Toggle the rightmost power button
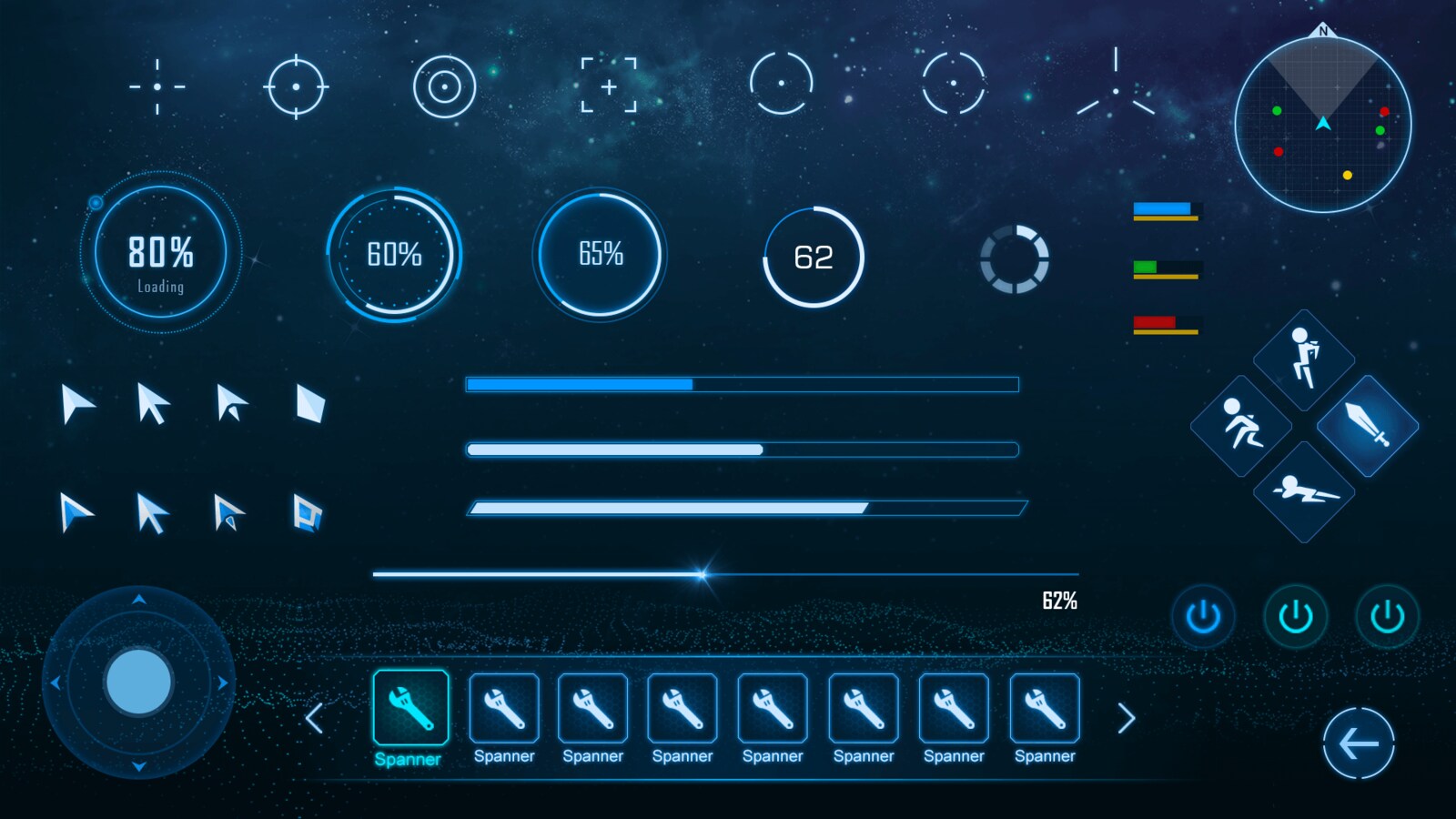Screen dimensions: 1456x819 [x=1387, y=616]
